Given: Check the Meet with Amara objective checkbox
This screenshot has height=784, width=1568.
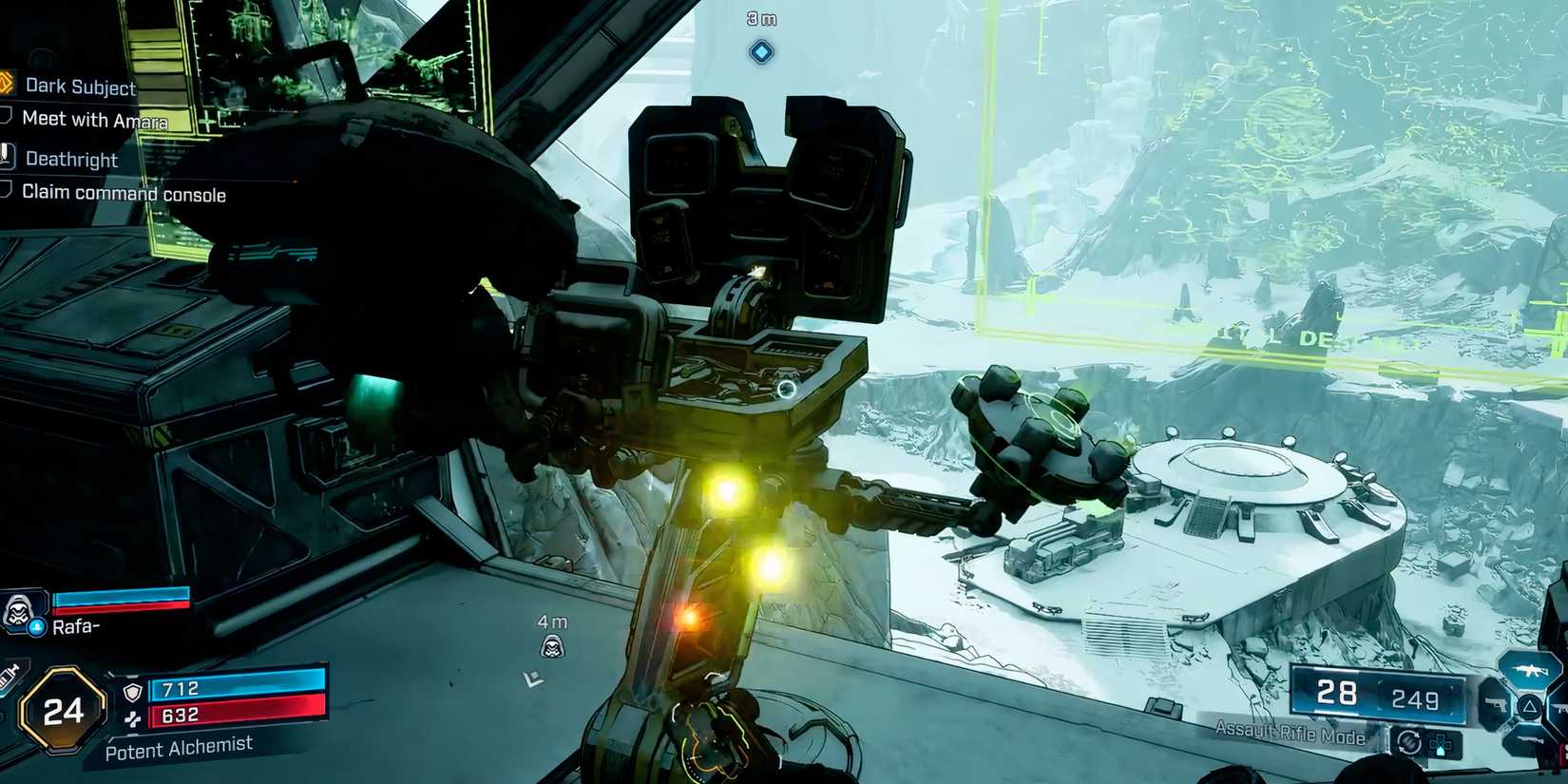Looking at the screenshot, I should [x=7, y=118].
